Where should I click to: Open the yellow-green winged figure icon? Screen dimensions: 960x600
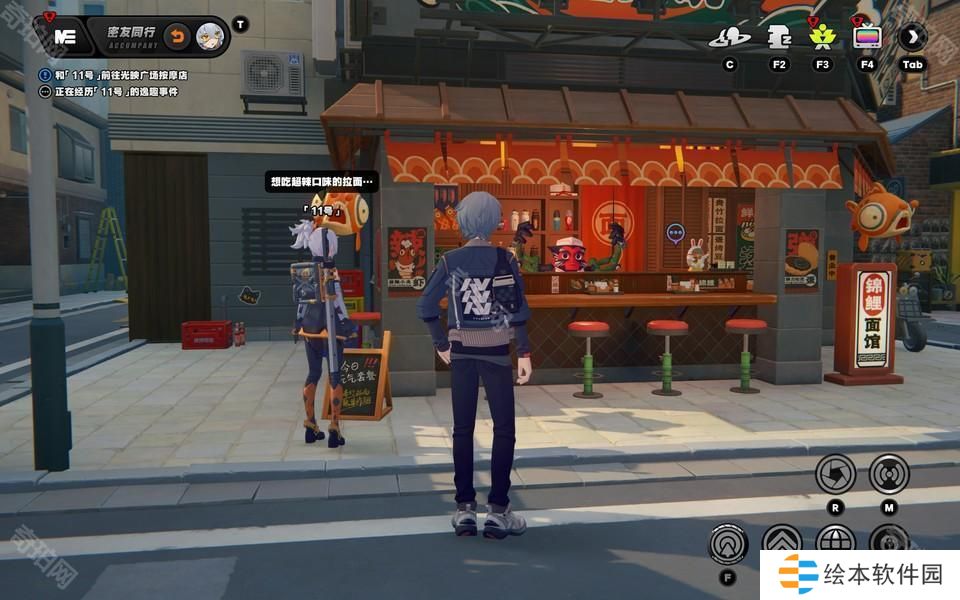coord(822,38)
